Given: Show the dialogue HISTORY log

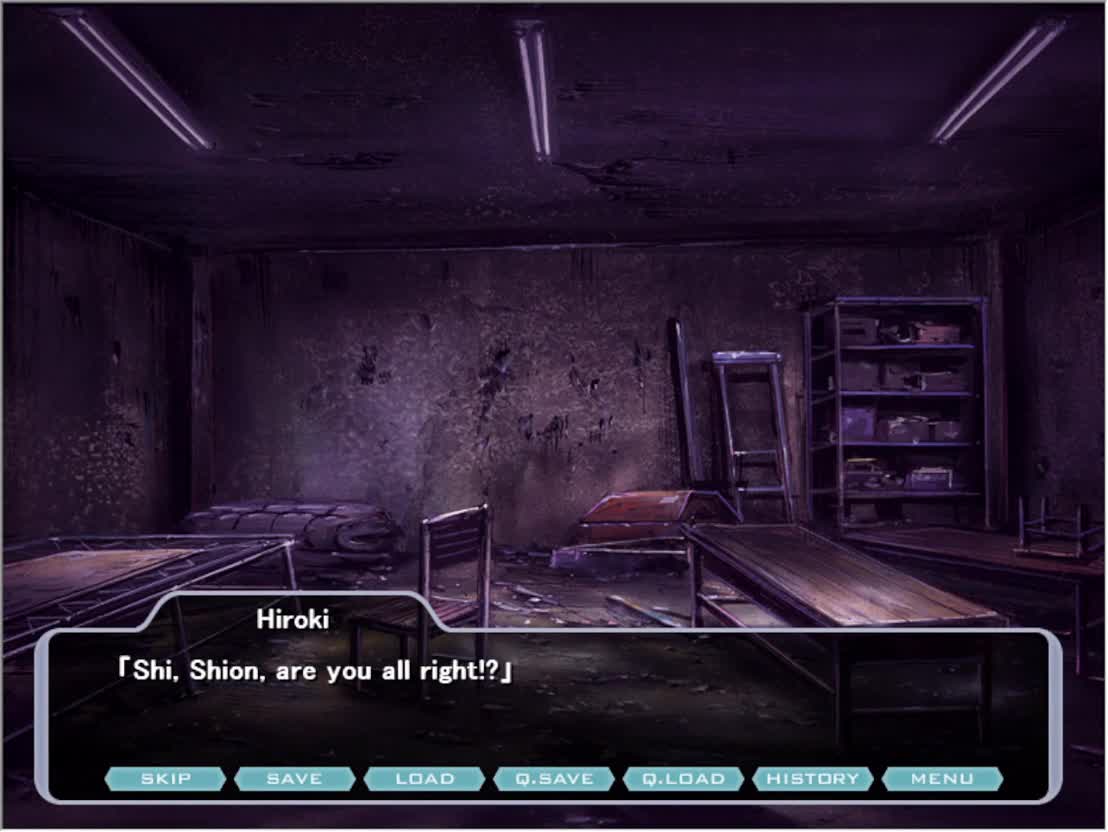Looking at the screenshot, I should click(813, 779).
